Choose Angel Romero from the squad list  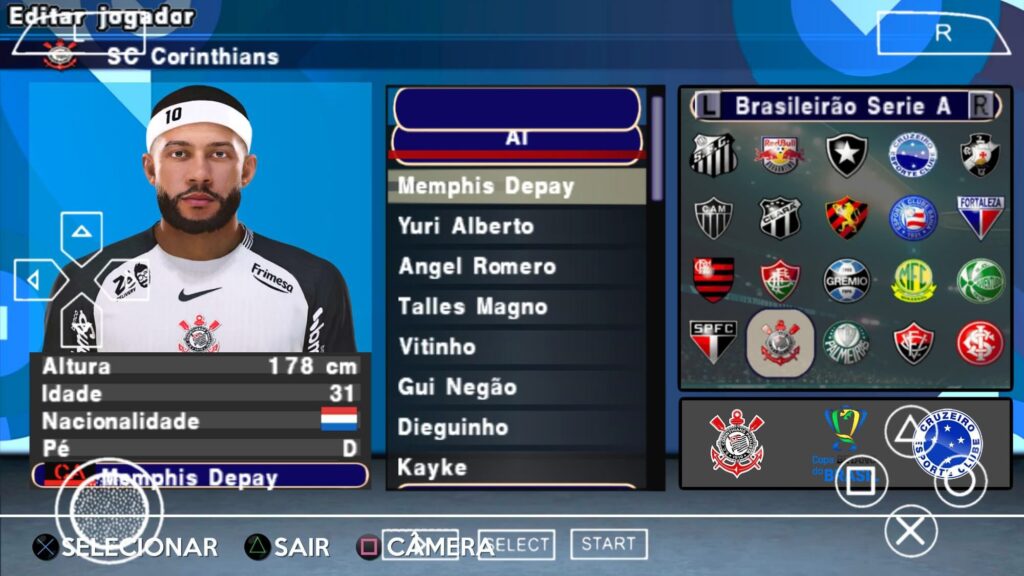click(476, 266)
